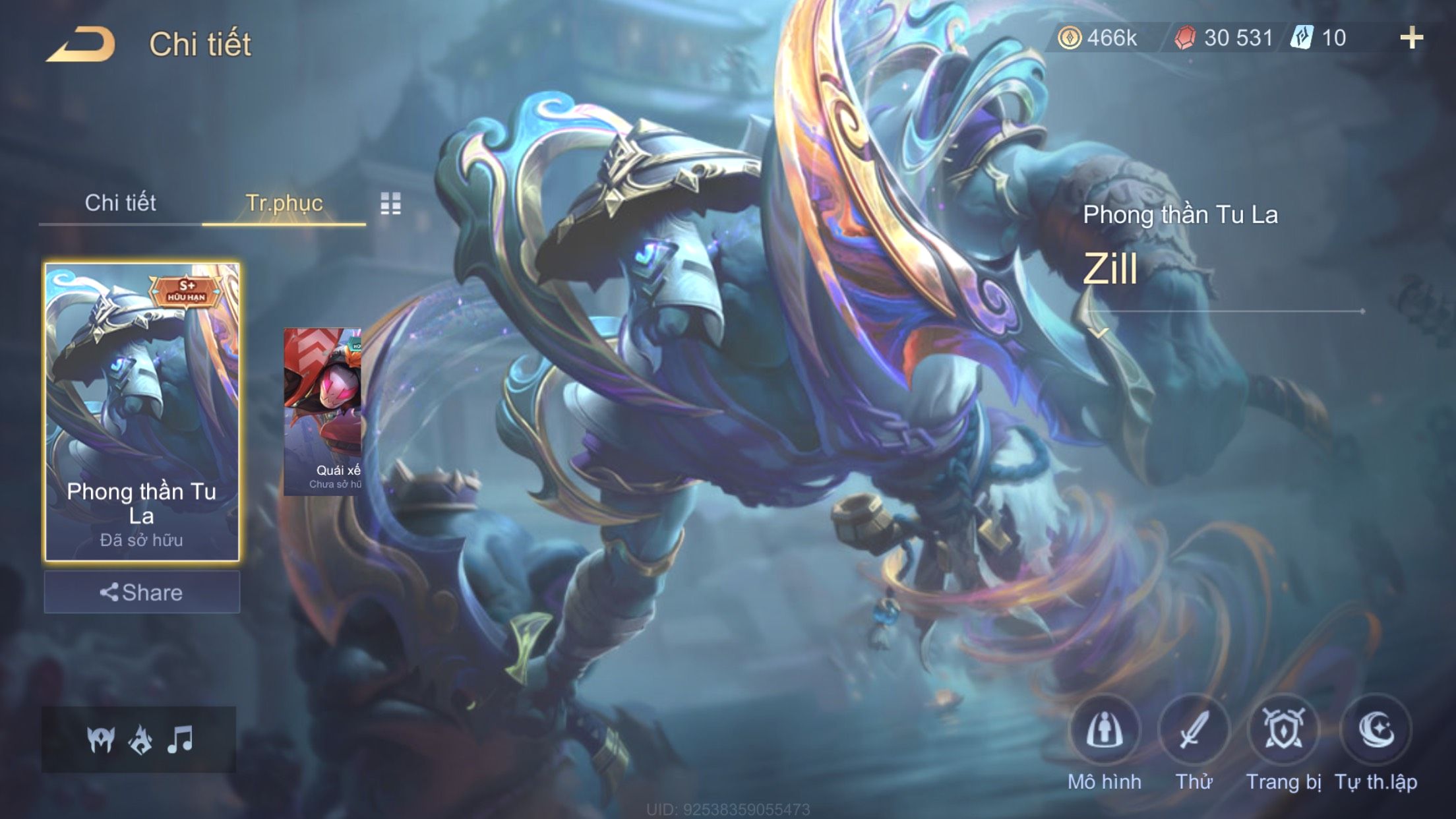This screenshot has height=819, width=1456.
Task: Click the music note skin feature icon
Action: click(180, 739)
